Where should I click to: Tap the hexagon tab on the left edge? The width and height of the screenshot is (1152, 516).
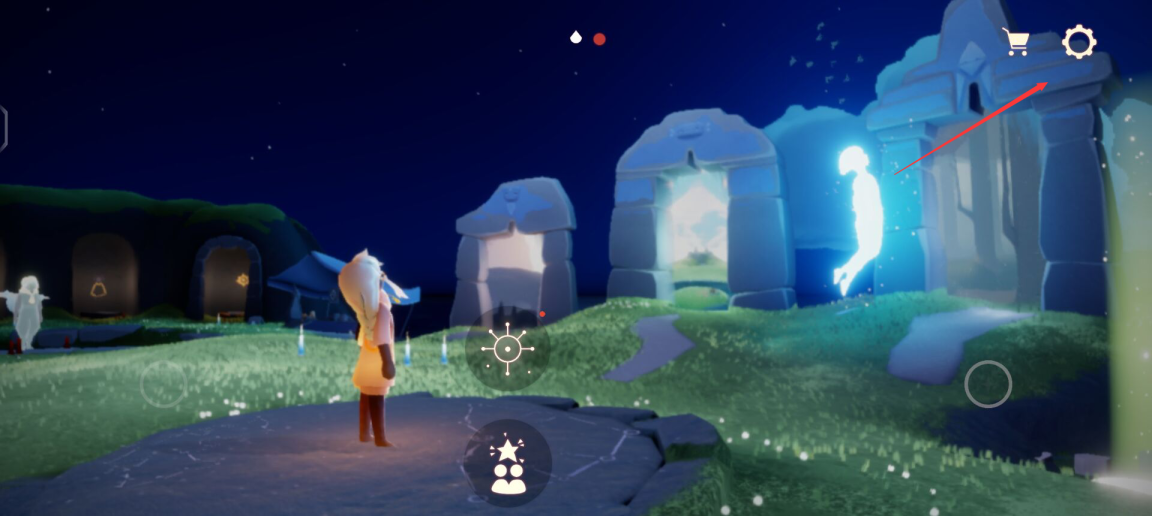pyautogui.click(x=3, y=128)
